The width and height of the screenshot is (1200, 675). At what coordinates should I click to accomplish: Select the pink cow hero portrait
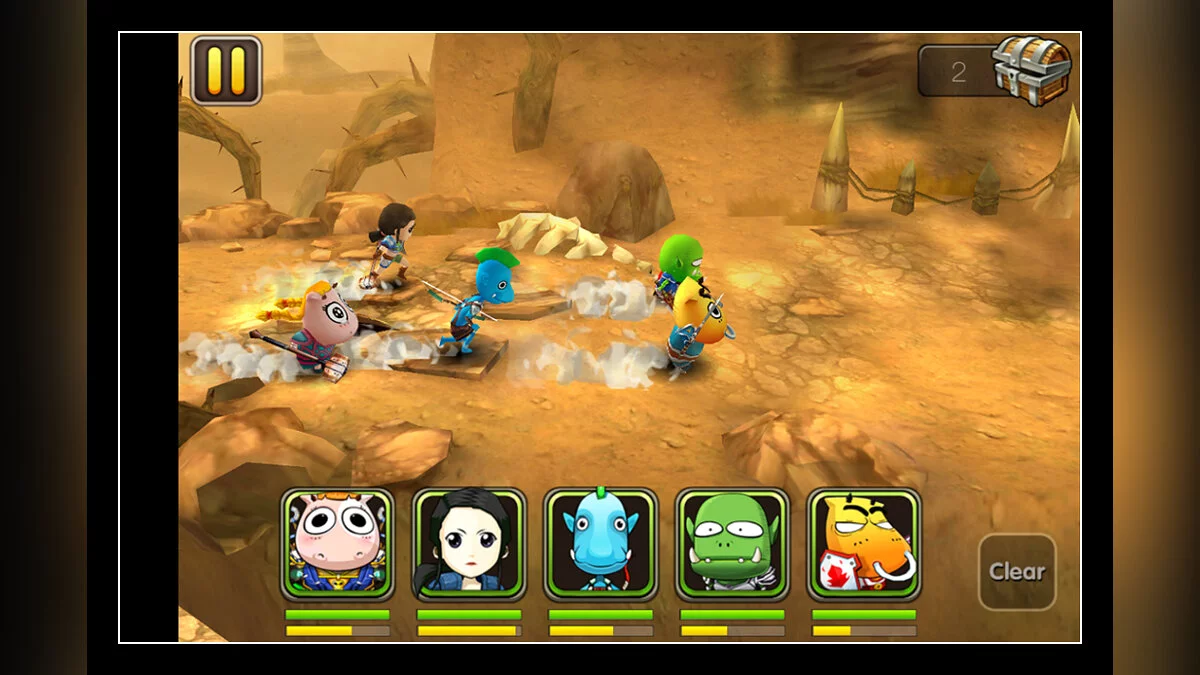point(337,544)
